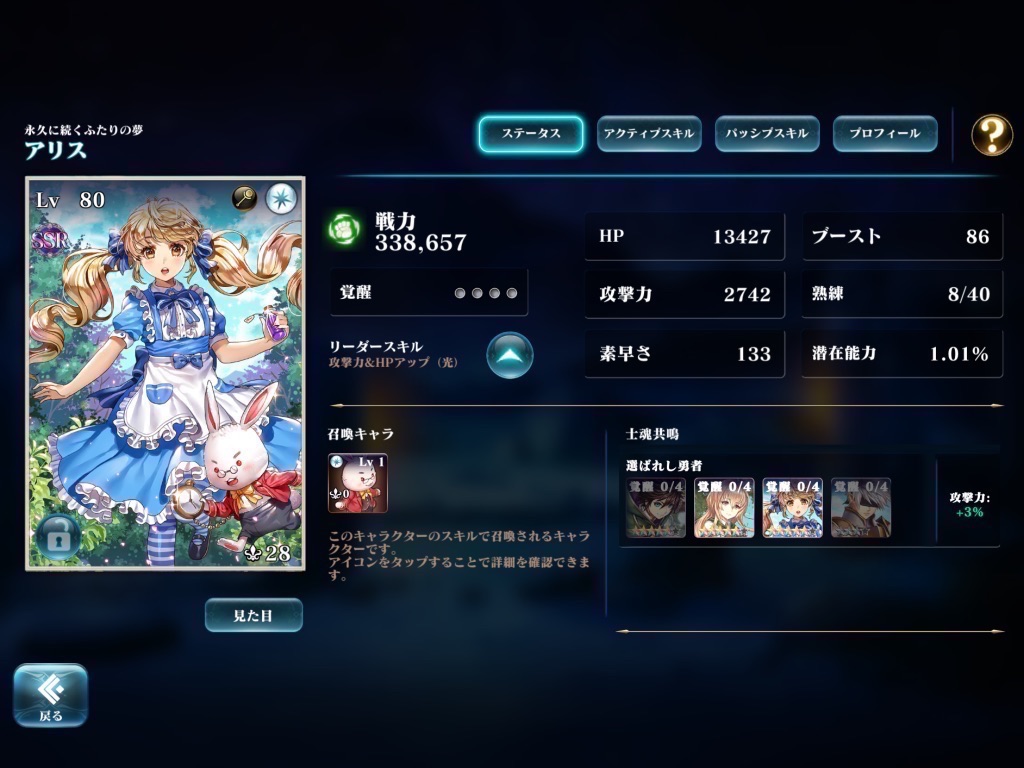Screen dimensions: 1024x768
Task: Open the アクティブスキル tab
Action: 649,134
